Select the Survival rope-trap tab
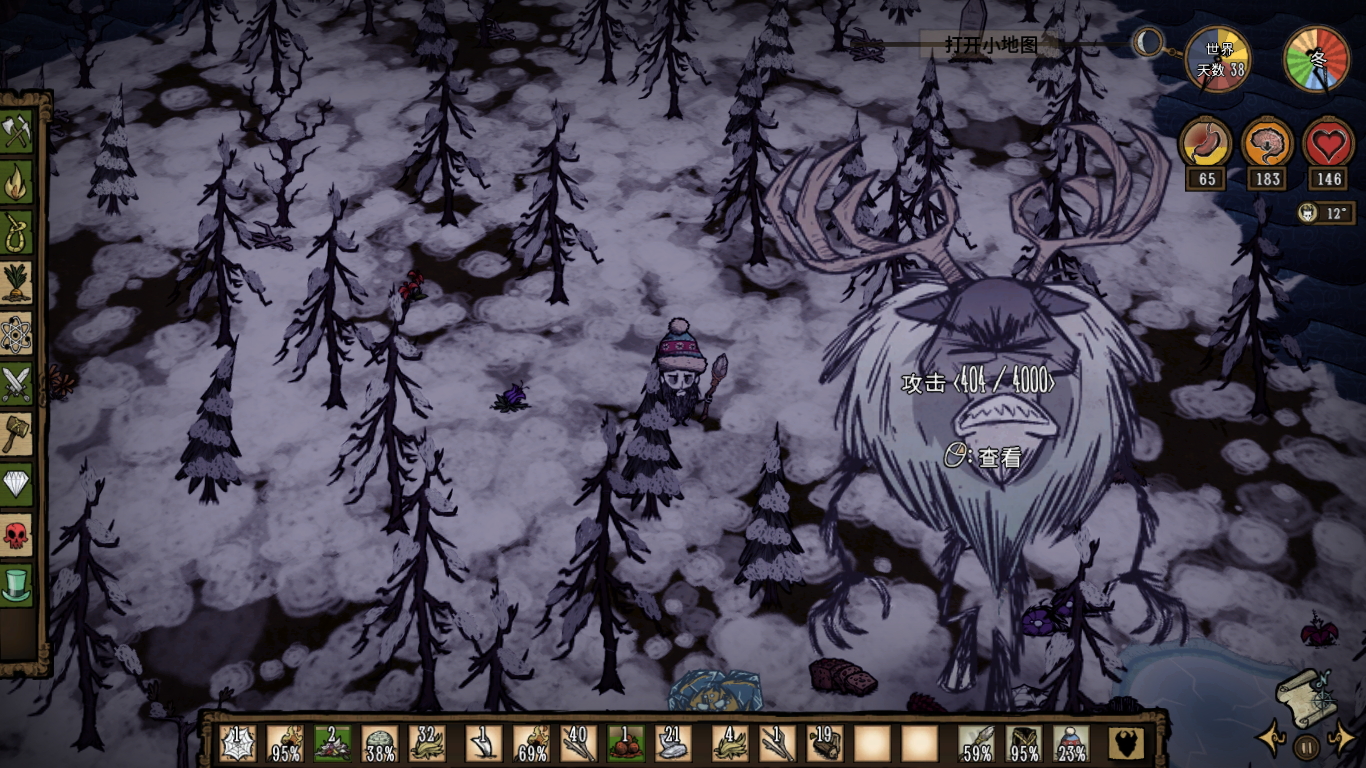Viewport: 1366px width, 768px height. tap(17, 234)
